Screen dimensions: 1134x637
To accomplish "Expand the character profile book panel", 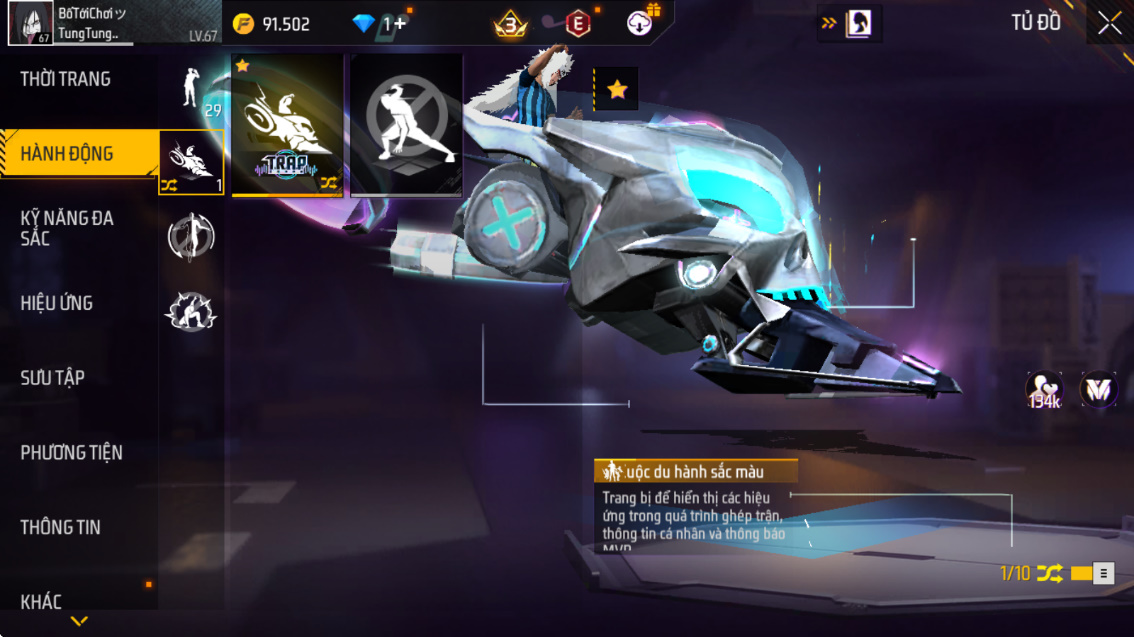I will point(849,24).
